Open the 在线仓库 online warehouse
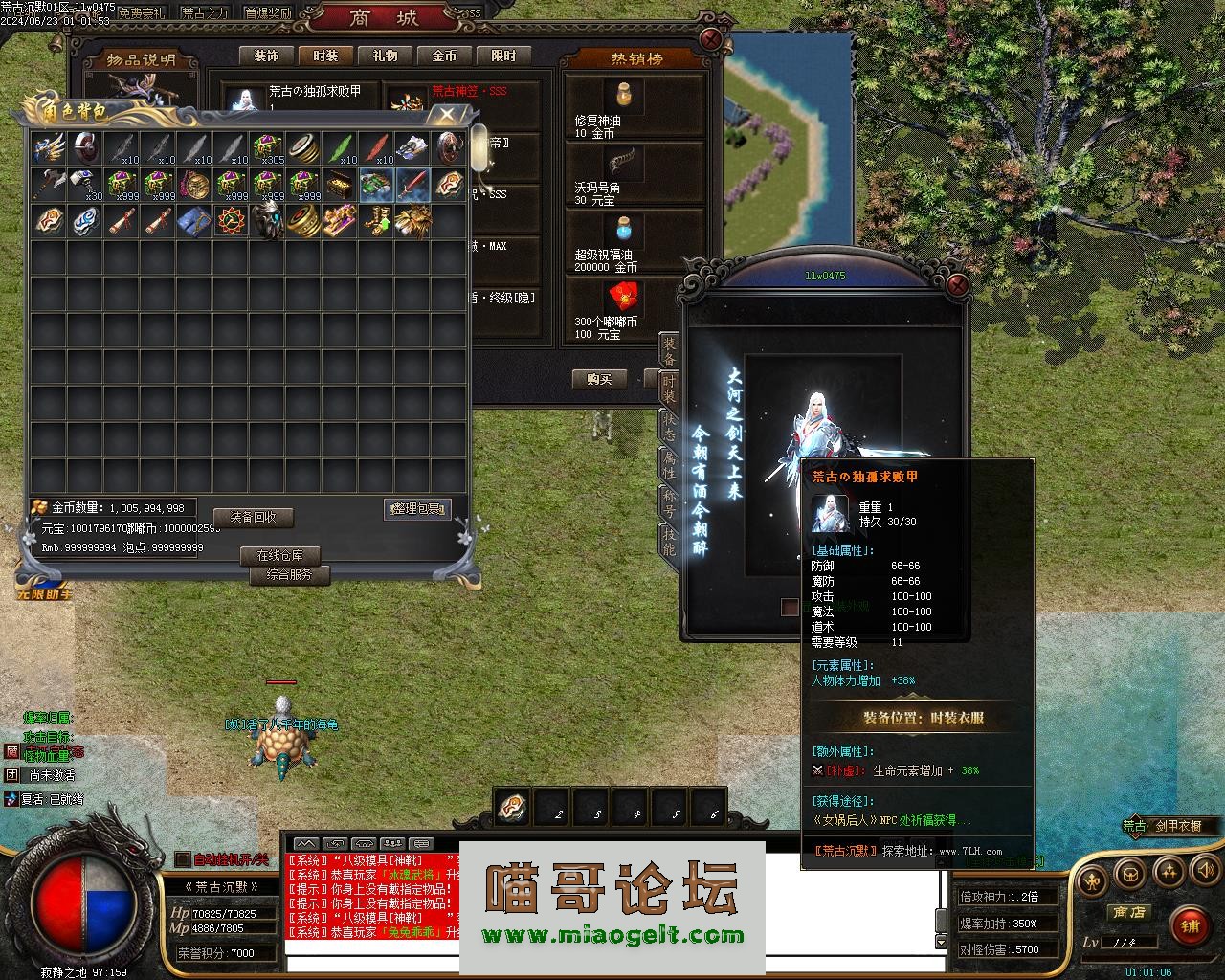This screenshot has width=1225, height=980. click(x=279, y=555)
